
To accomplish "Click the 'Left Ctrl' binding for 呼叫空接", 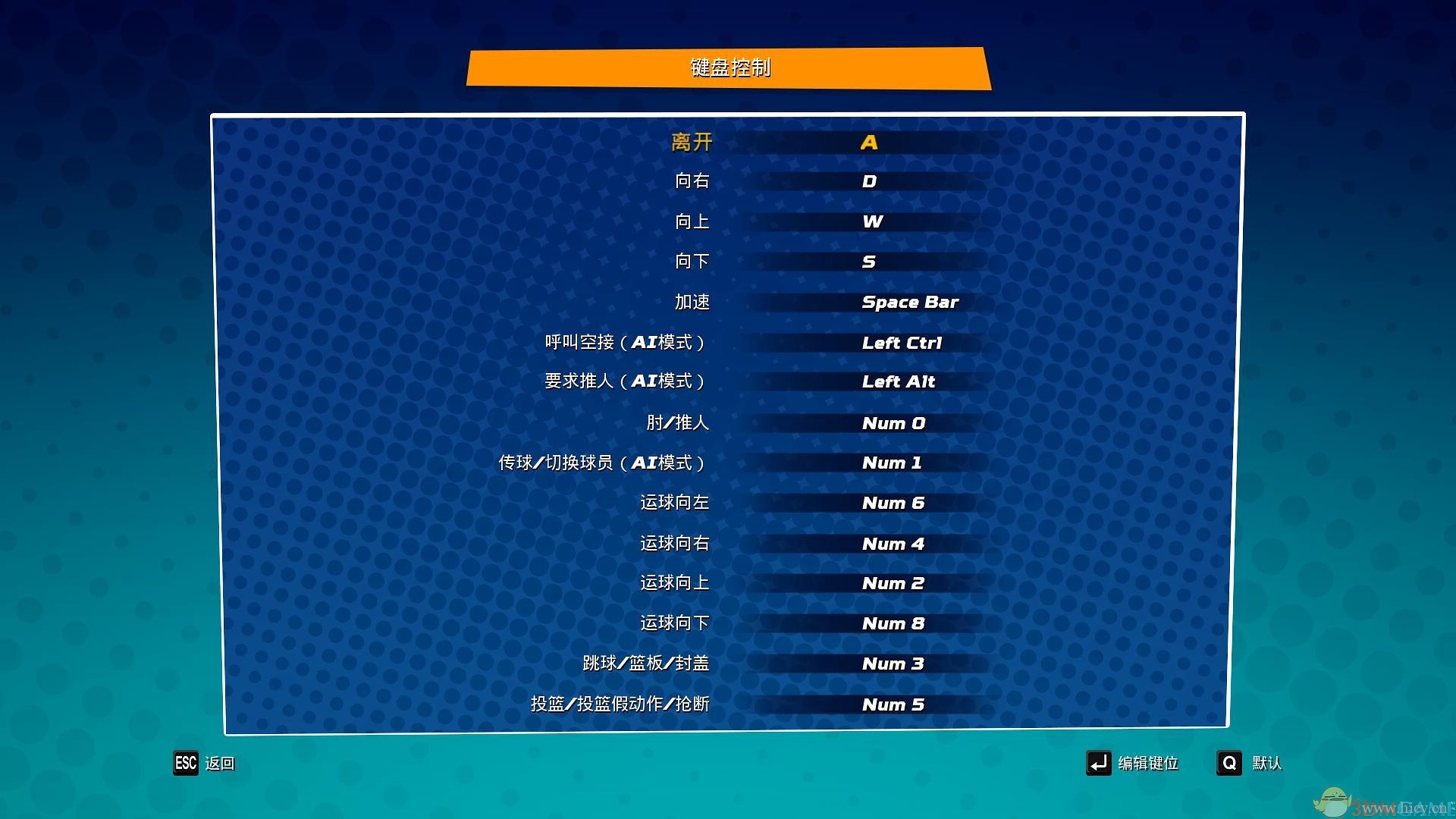I will (902, 342).
